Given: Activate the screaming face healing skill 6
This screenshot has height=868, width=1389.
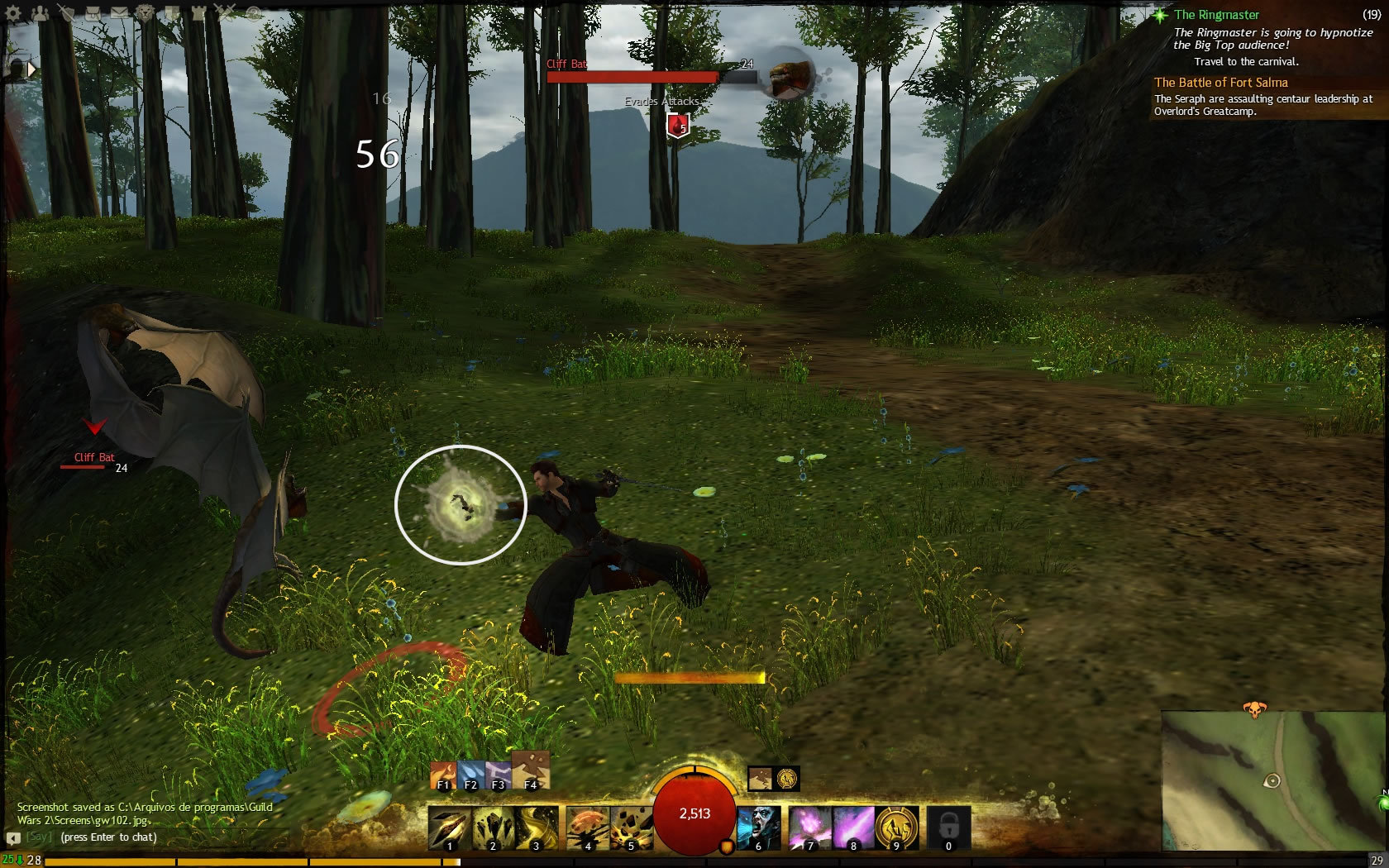Looking at the screenshot, I should click(758, 828).
